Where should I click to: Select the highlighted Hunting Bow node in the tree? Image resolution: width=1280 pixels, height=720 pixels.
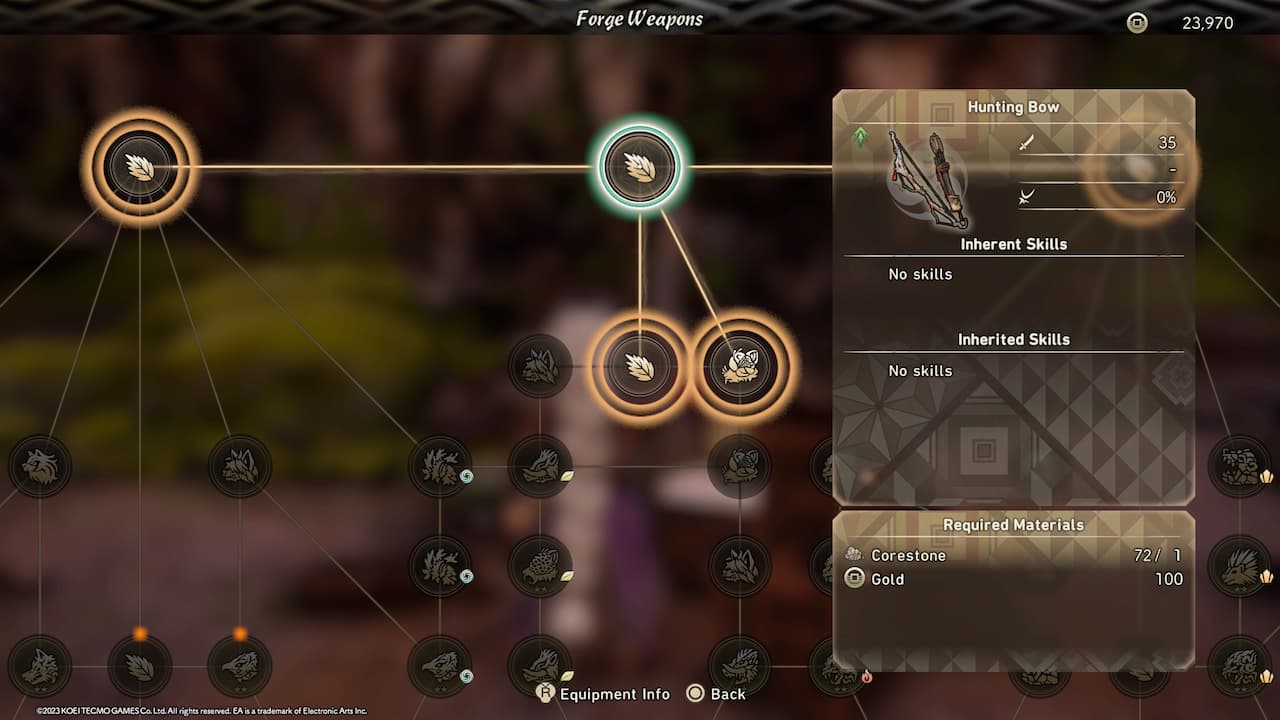pos(640,166)
